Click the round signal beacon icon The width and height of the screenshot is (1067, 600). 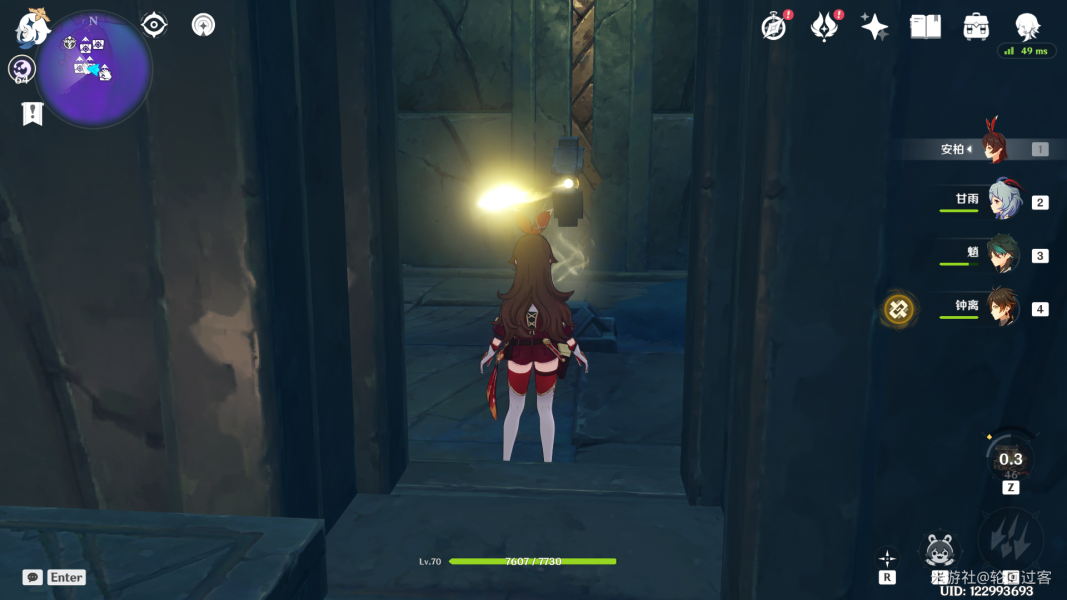point(203,25)
